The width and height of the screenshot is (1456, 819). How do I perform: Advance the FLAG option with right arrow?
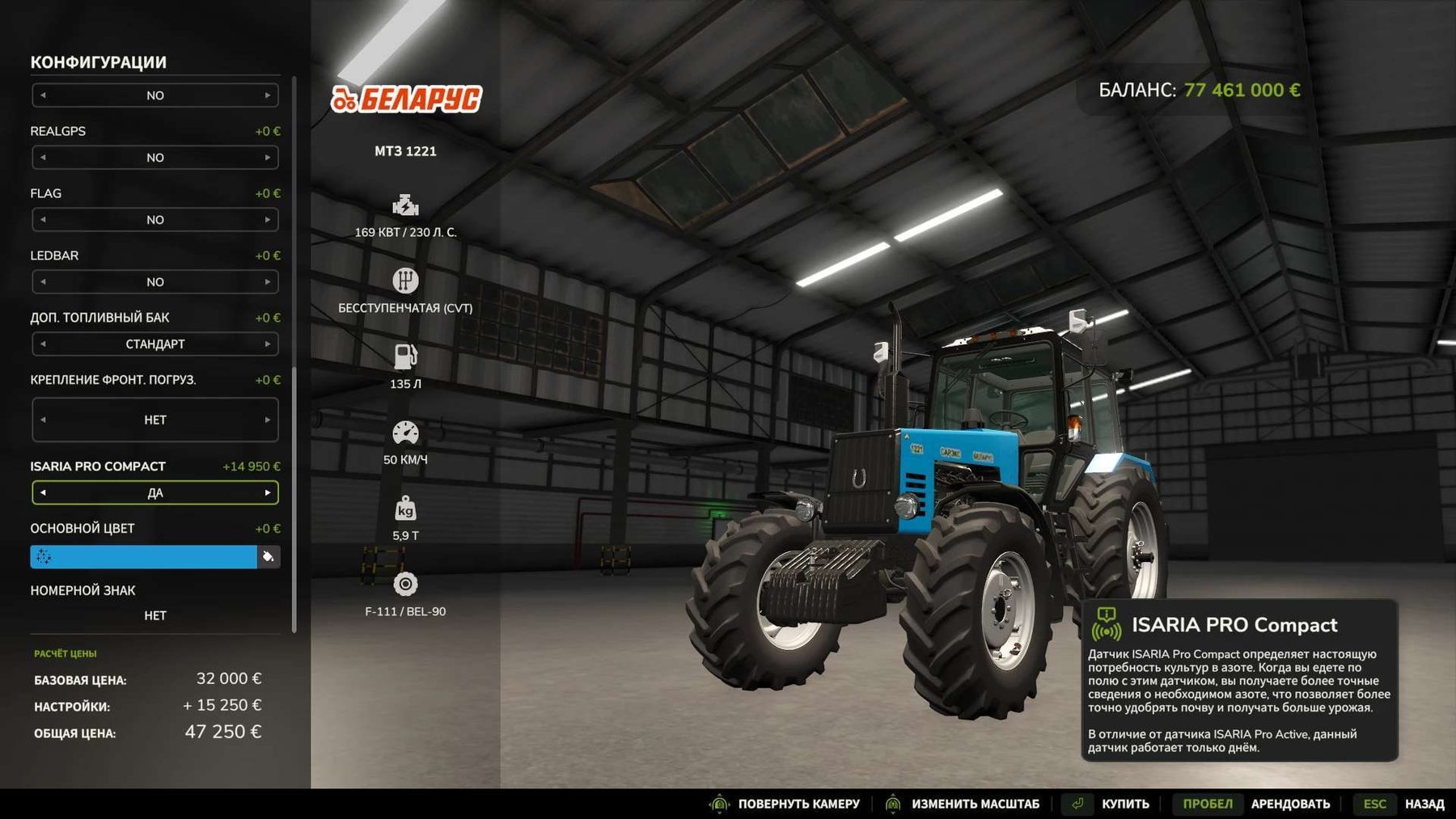268,220
